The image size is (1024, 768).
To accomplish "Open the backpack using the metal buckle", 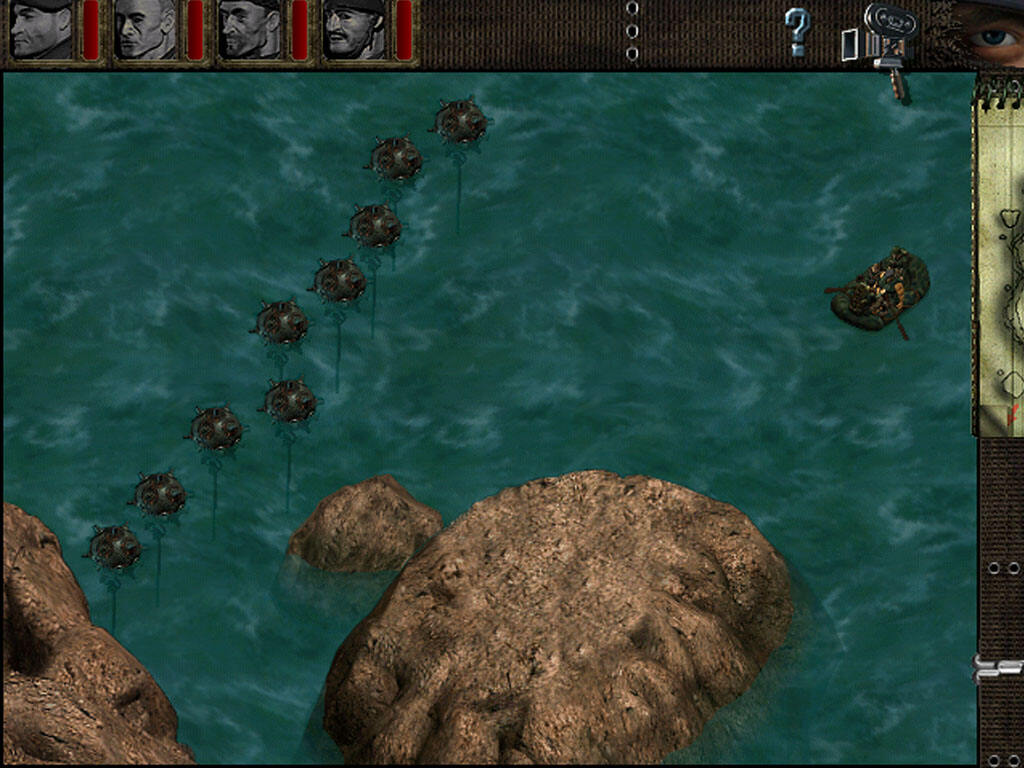I will (x=998, y=668).
